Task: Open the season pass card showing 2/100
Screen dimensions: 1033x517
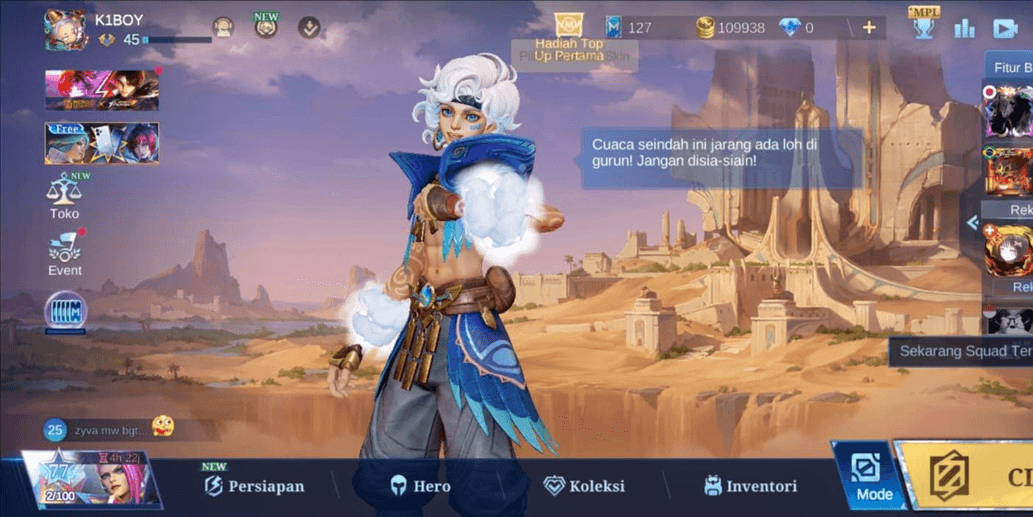Action: 90,478
